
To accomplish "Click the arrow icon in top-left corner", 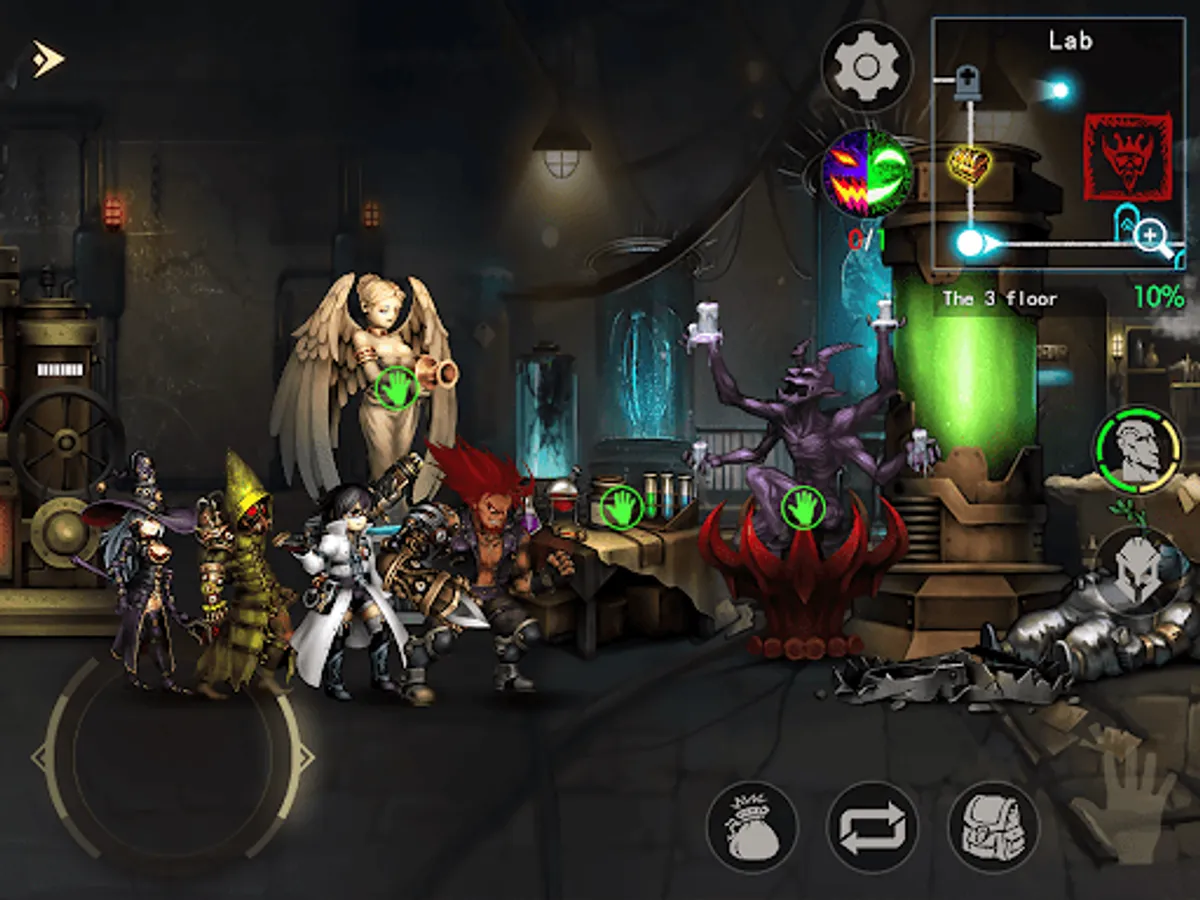I will (x=47, y=59).
